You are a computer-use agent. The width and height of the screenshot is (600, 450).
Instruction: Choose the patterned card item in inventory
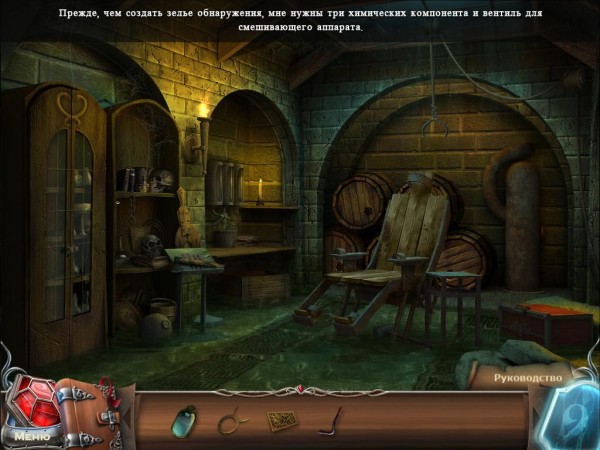(279, 420)
